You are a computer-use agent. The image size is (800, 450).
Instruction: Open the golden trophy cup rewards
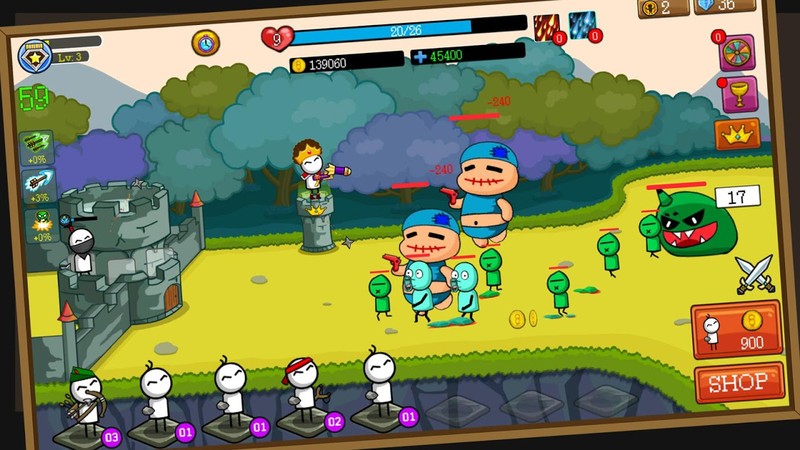pyautogui.click(x=739, y=95)
